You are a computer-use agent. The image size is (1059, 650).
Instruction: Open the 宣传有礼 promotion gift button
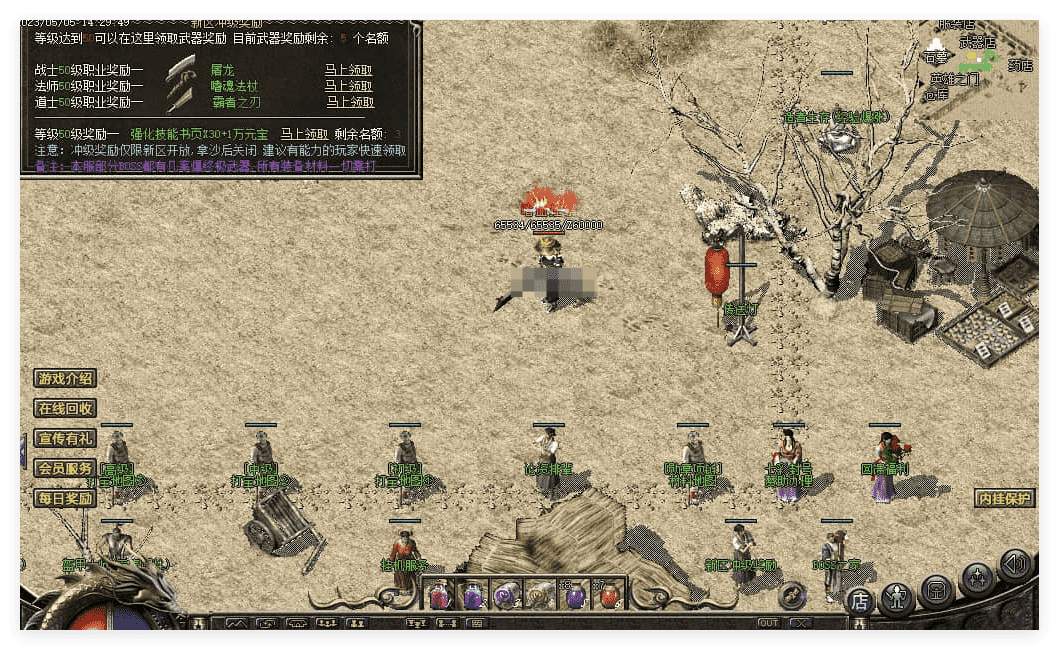(x=66, y=438)
